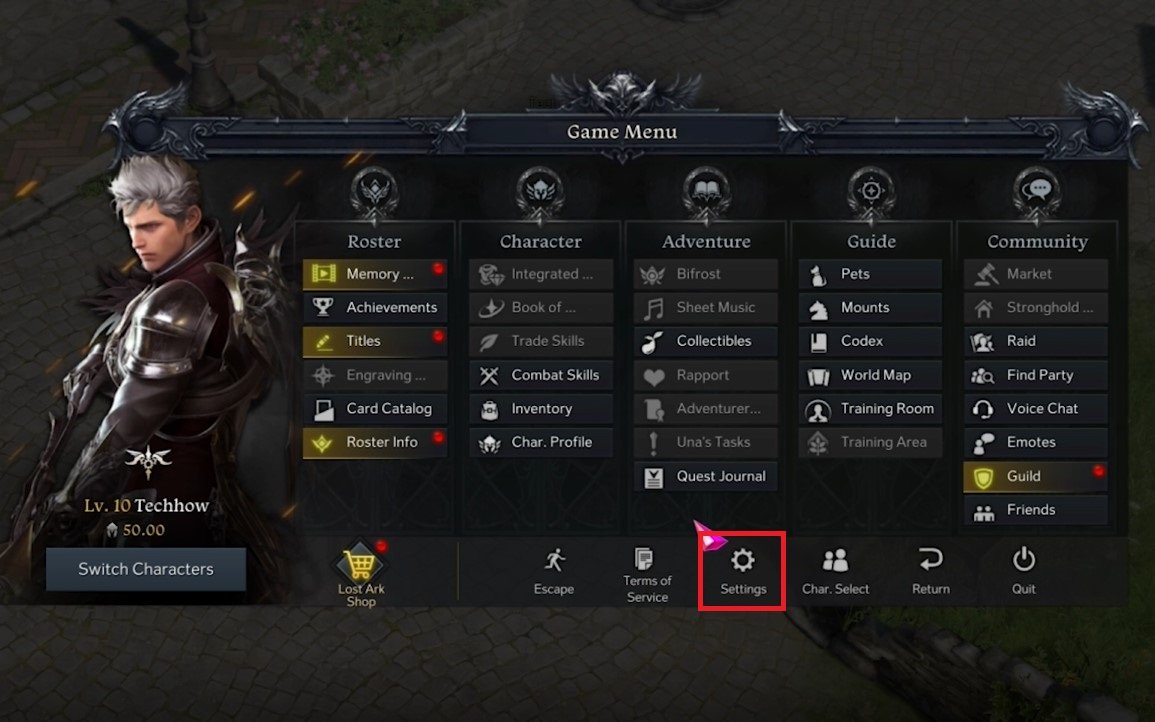Open the Lost Ark Shop
The image size is (1155, 722).
[x=361, y=577]
